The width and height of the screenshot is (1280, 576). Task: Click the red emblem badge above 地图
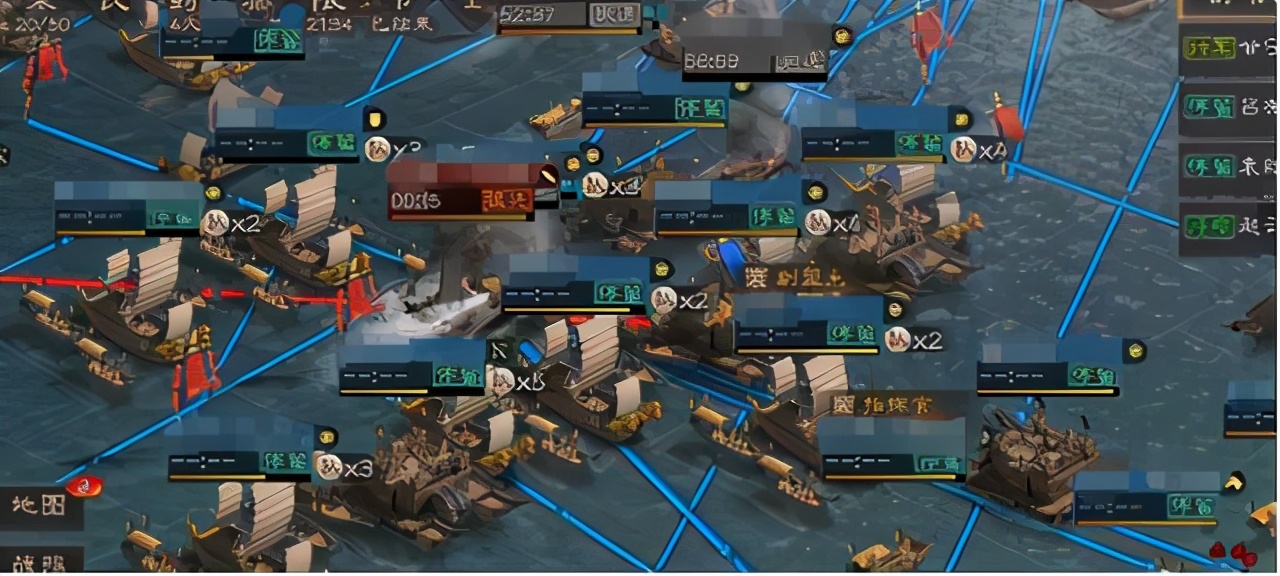(x=84, y=487)
